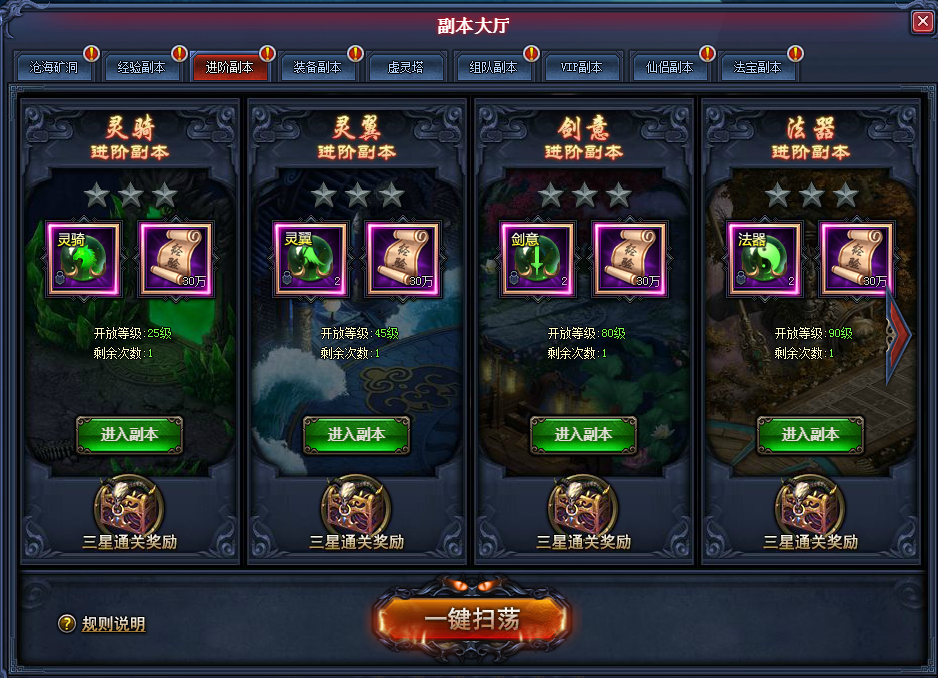The image size is (938, 678).
Task: Open the 组队副本 tab
Action: point(493,68)
